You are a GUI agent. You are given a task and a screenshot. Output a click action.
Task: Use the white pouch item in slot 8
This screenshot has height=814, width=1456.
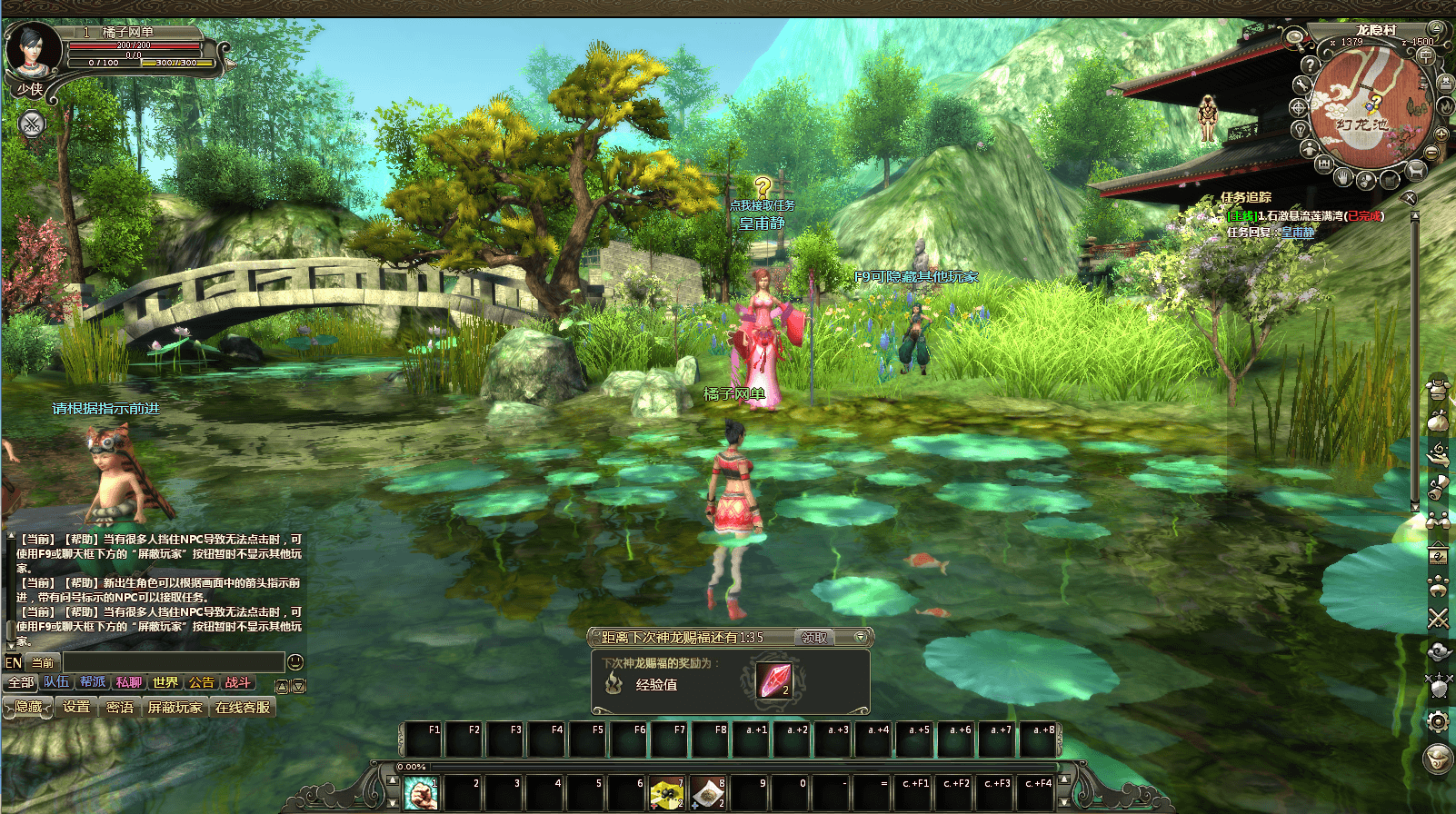click(x=708, y=793)
